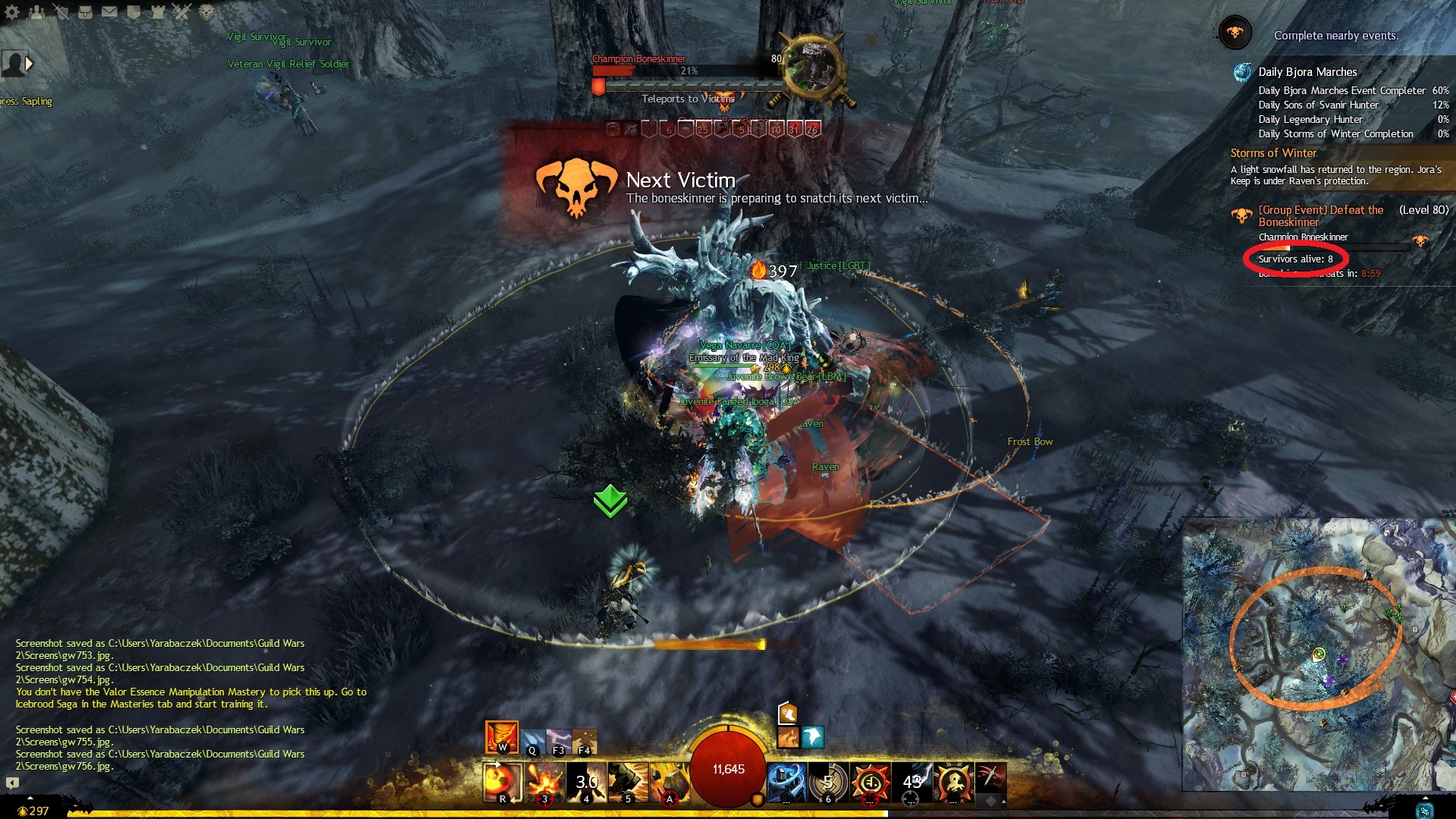Switch to the water attunement

(x=532, y=741)
